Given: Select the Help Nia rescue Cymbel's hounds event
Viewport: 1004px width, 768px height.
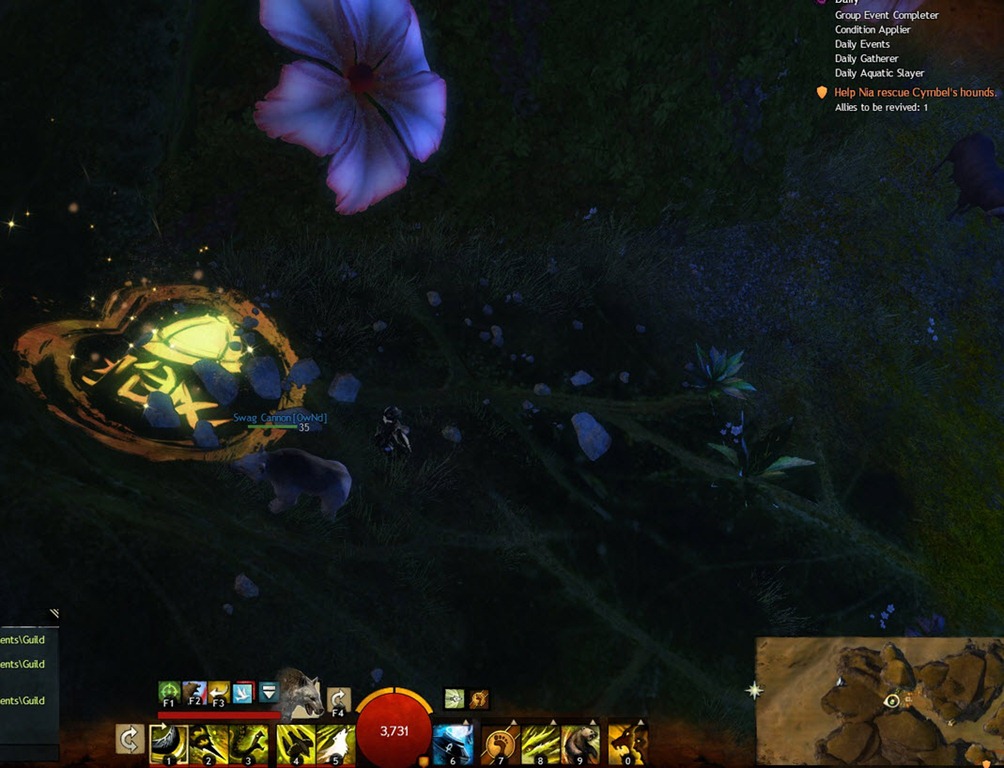Looking at the screenshot, I should pos(914,92).
